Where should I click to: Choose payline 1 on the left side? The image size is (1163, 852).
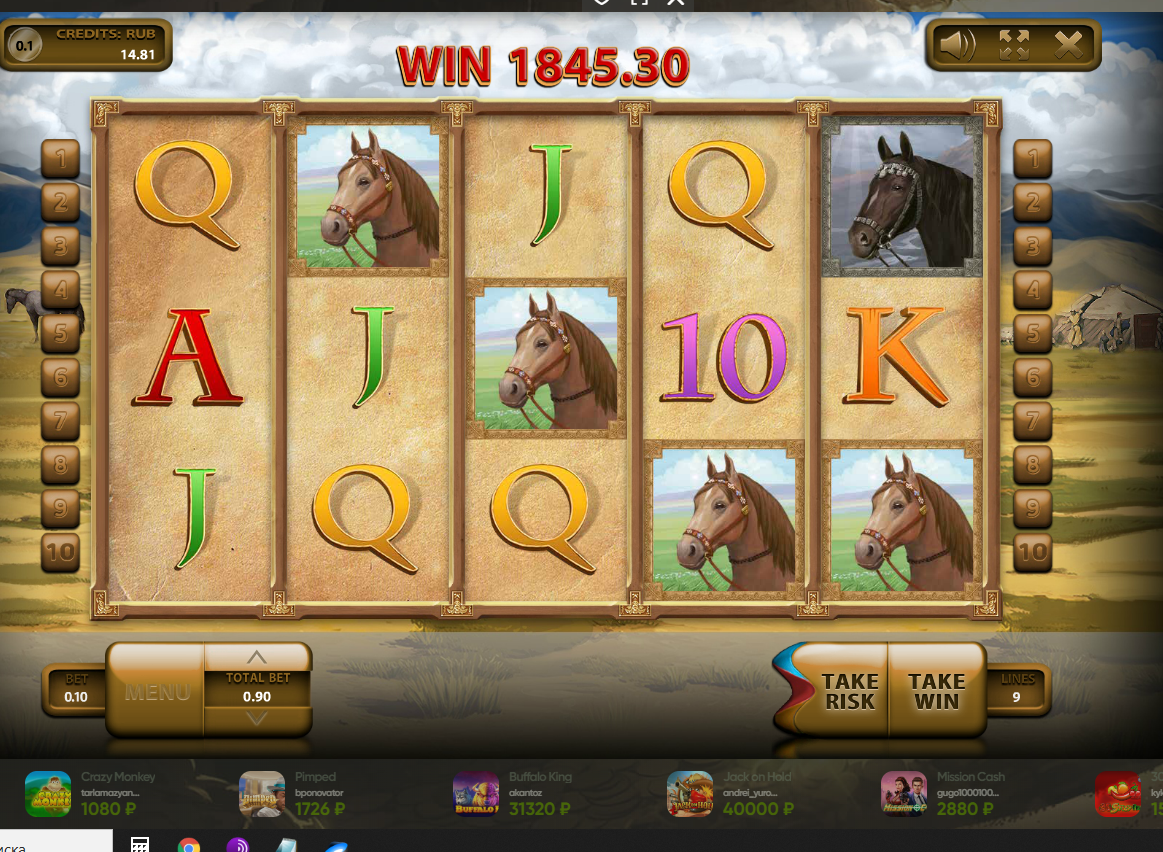60,158
